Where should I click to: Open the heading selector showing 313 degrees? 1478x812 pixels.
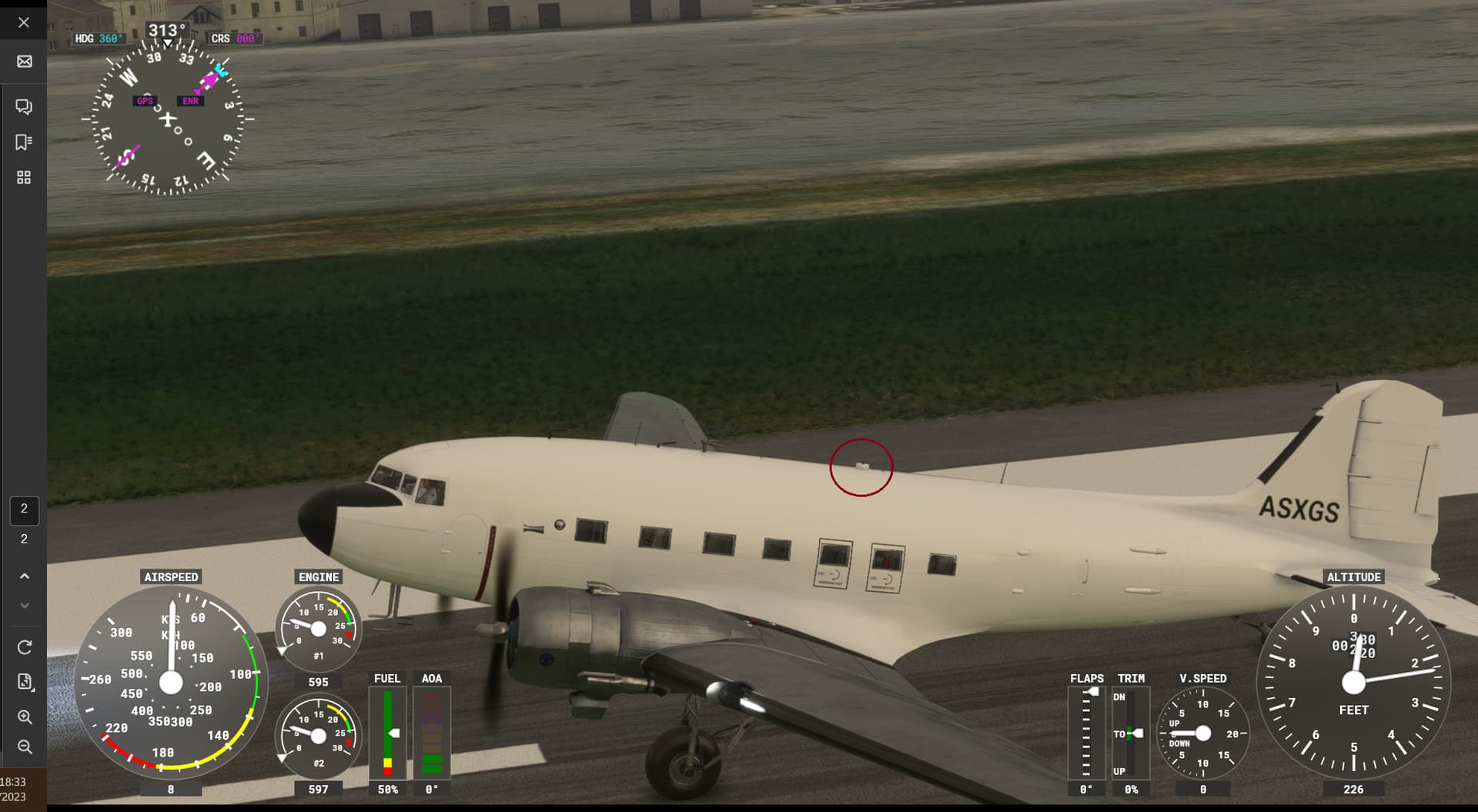click(x=166, y=28)
